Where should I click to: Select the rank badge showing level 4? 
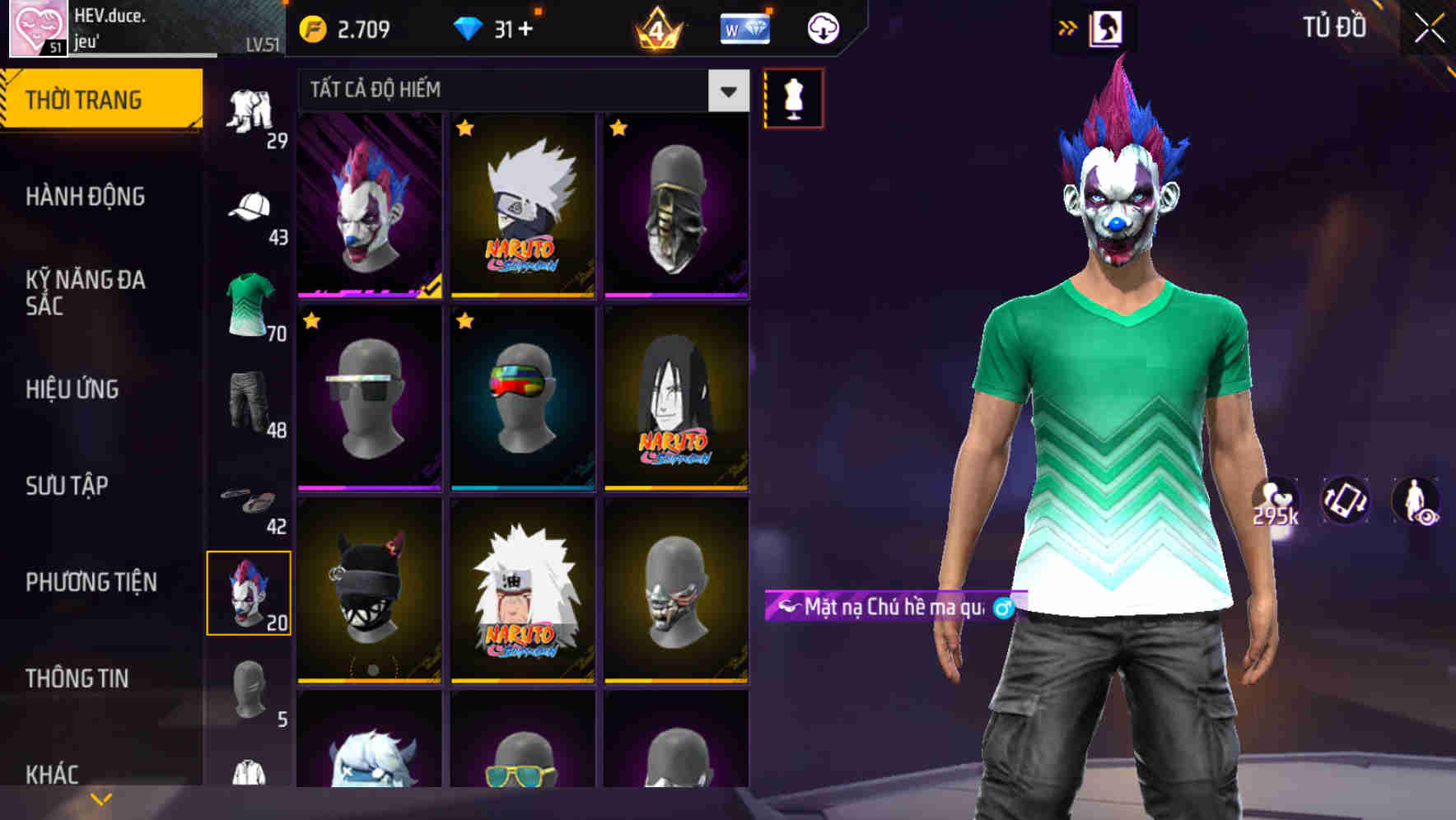pos(656,27)
